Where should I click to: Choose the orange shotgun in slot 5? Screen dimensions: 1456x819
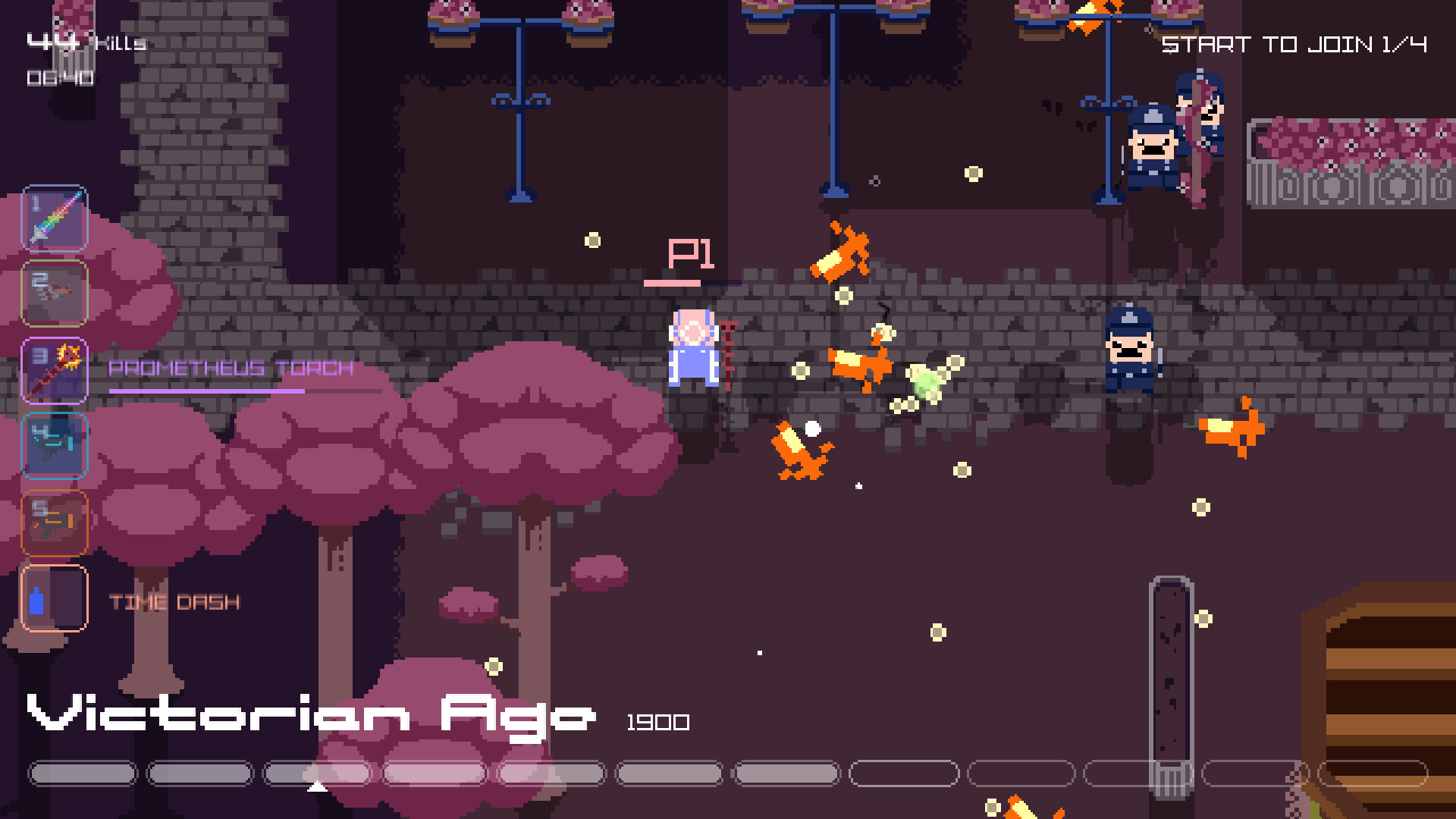click(55, 522)
